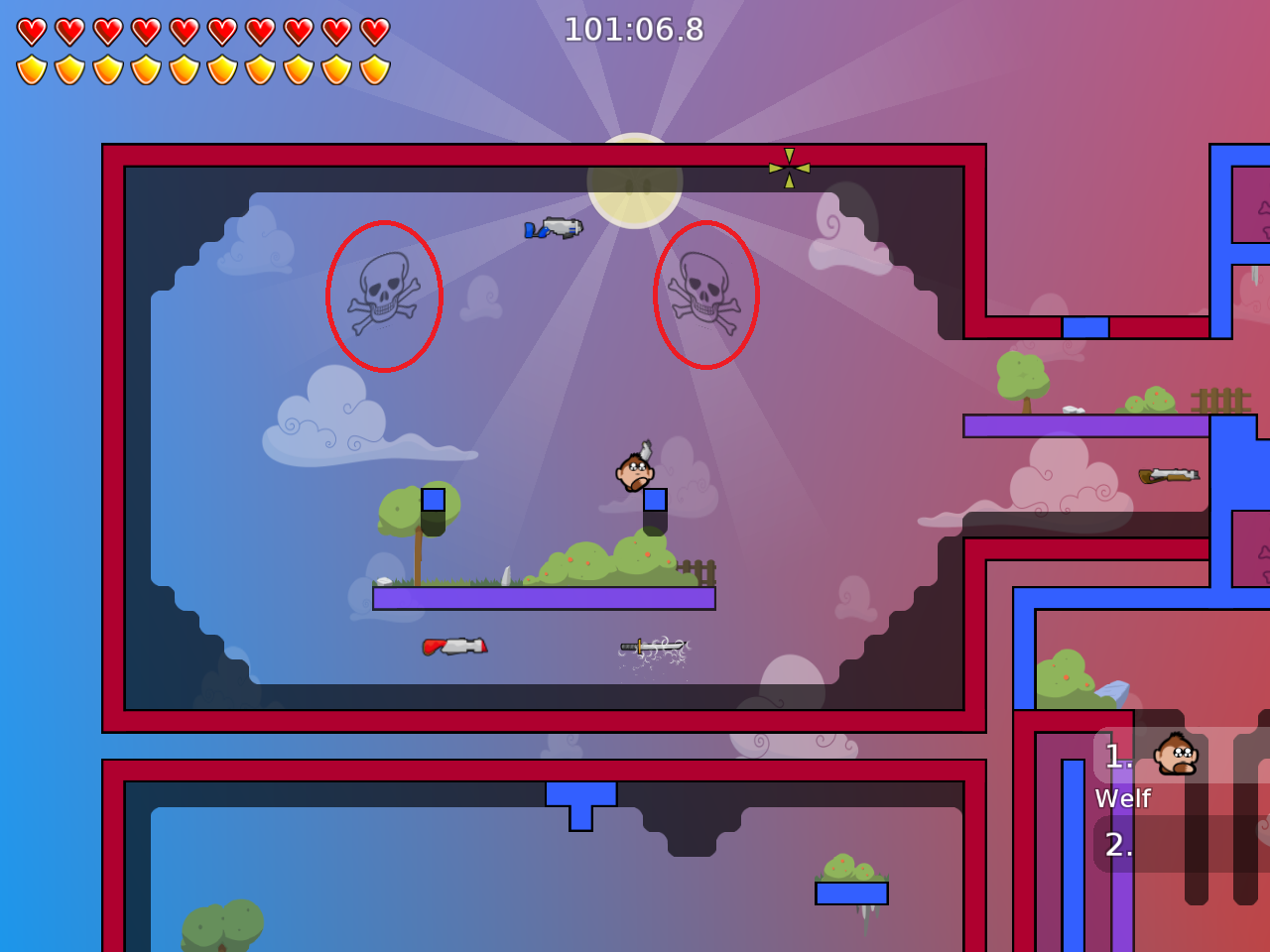Click the blue T-shaped block at the bottom

pos(578,798)
